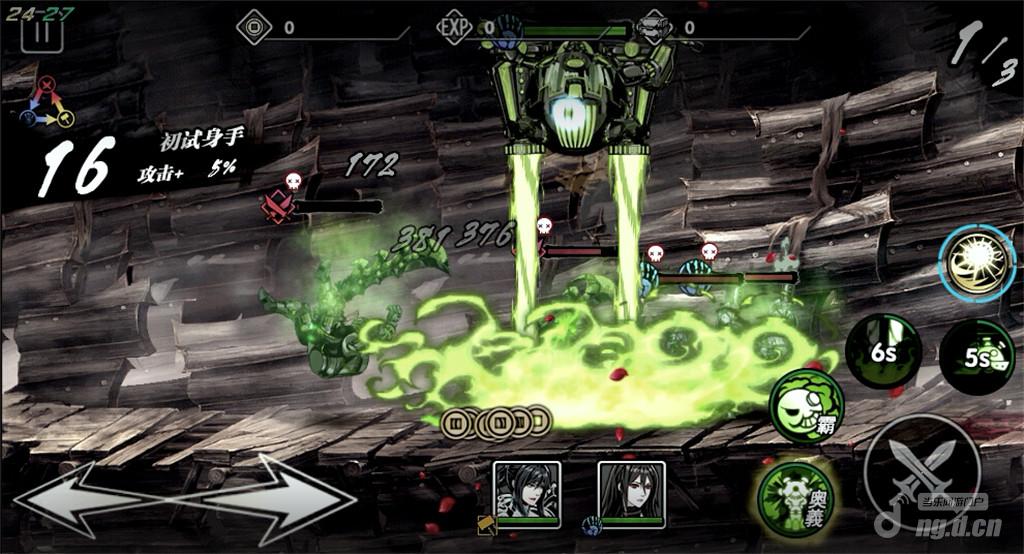1024x554 pixels.
Task: Switch to the left character portrait
Action: point(527,493)
